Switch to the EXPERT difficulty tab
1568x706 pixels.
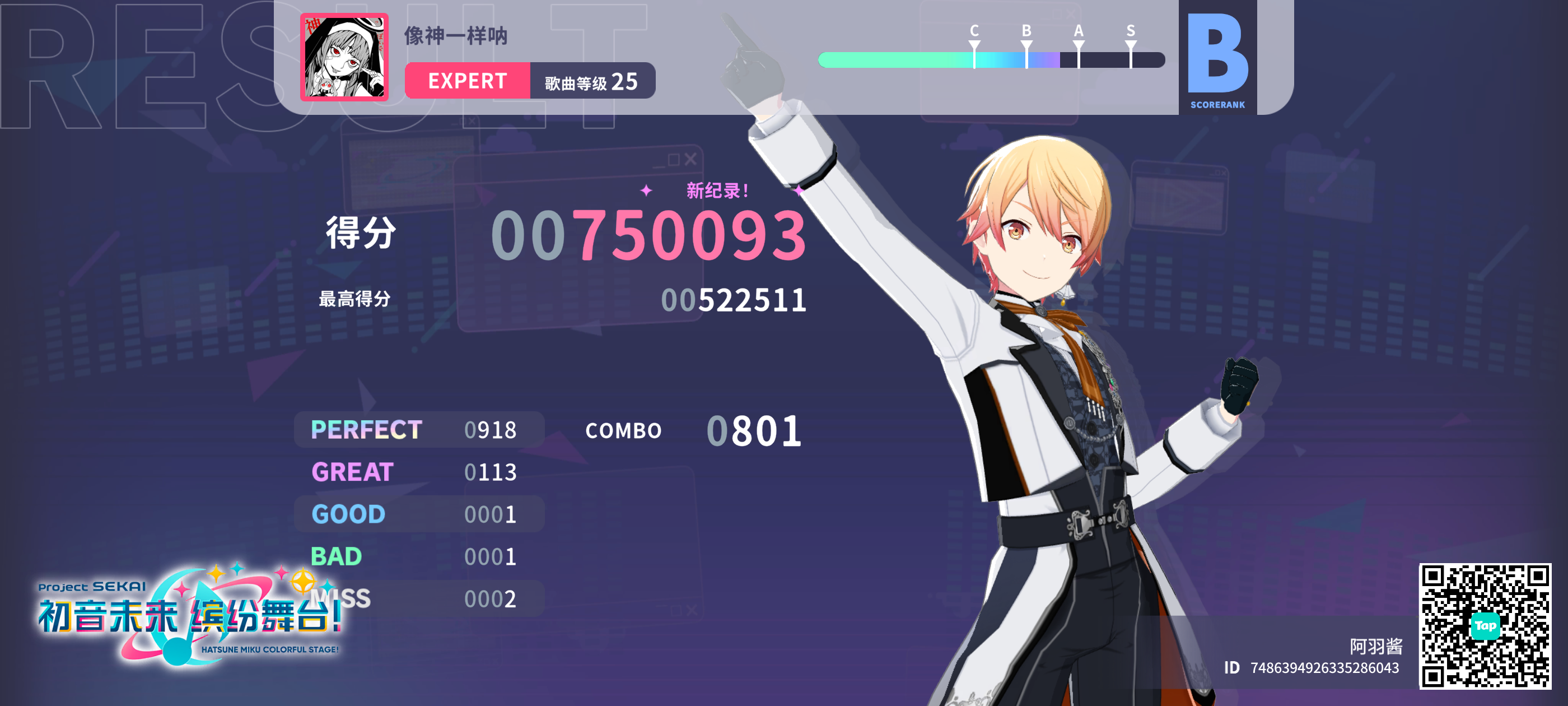pos(469,81)
